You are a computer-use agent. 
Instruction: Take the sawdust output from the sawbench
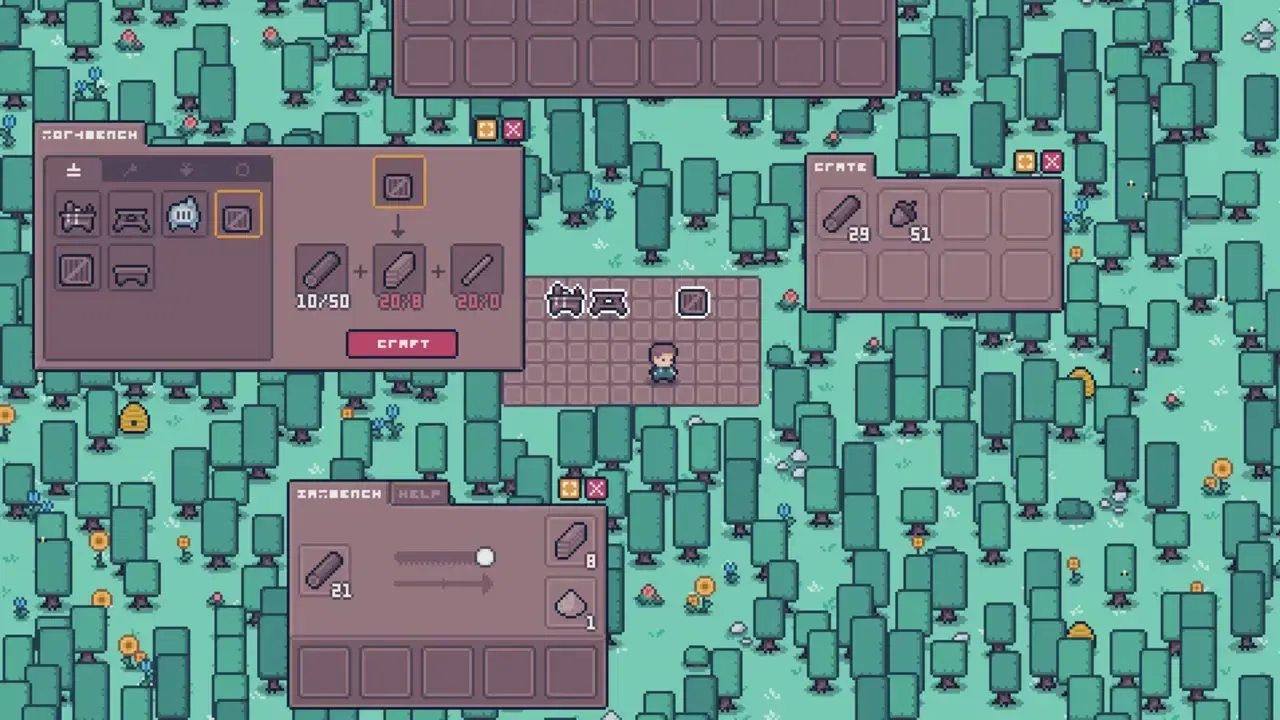[x=568, y=603]
